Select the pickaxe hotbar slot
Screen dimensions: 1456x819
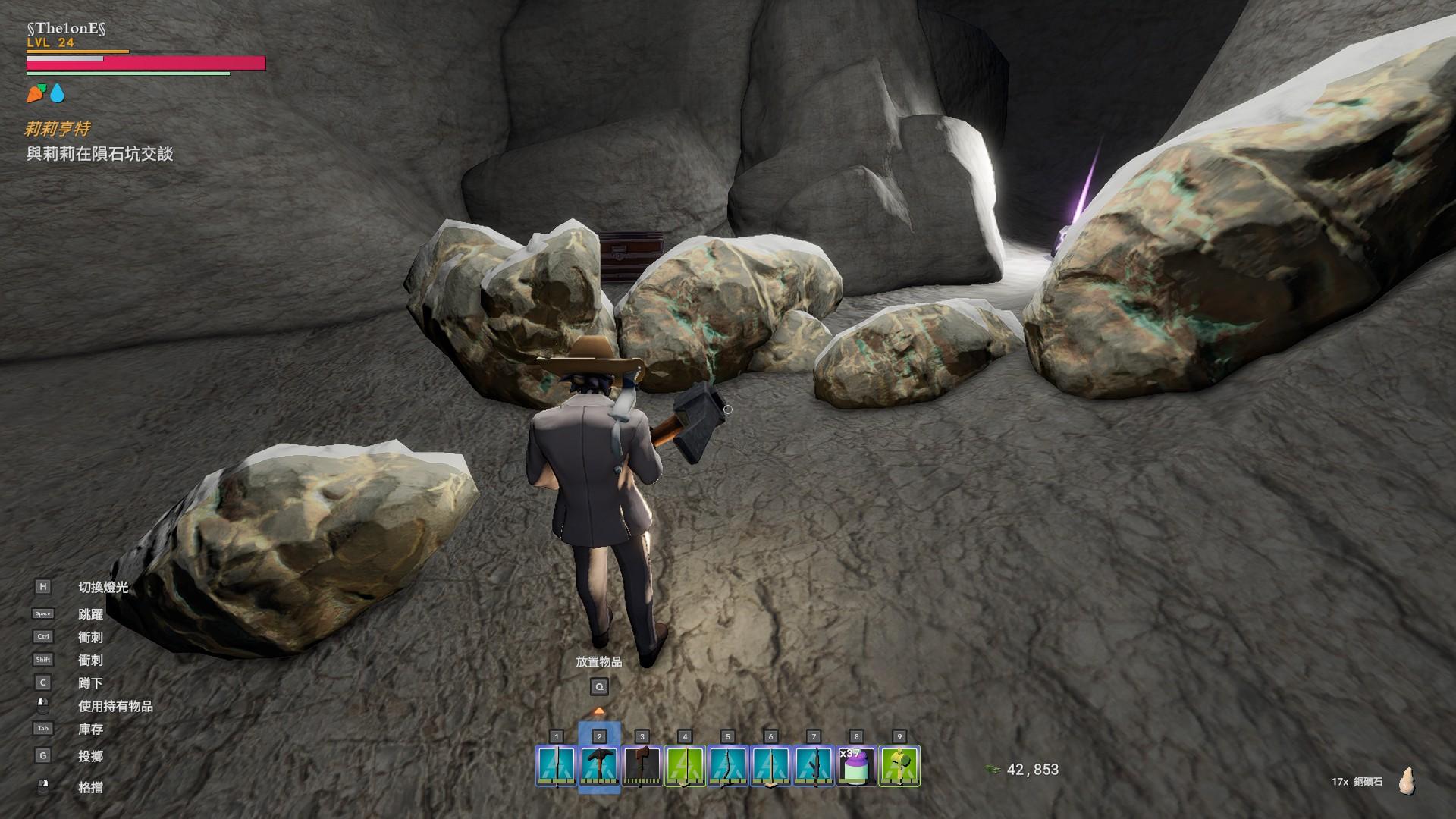point(599,765)
